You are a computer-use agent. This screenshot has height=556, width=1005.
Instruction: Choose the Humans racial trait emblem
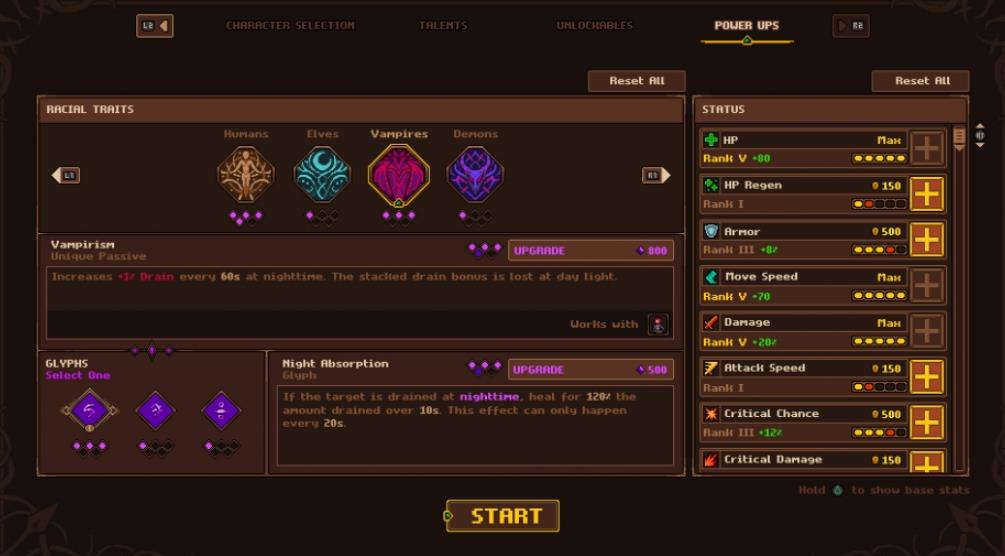point(245,174)
